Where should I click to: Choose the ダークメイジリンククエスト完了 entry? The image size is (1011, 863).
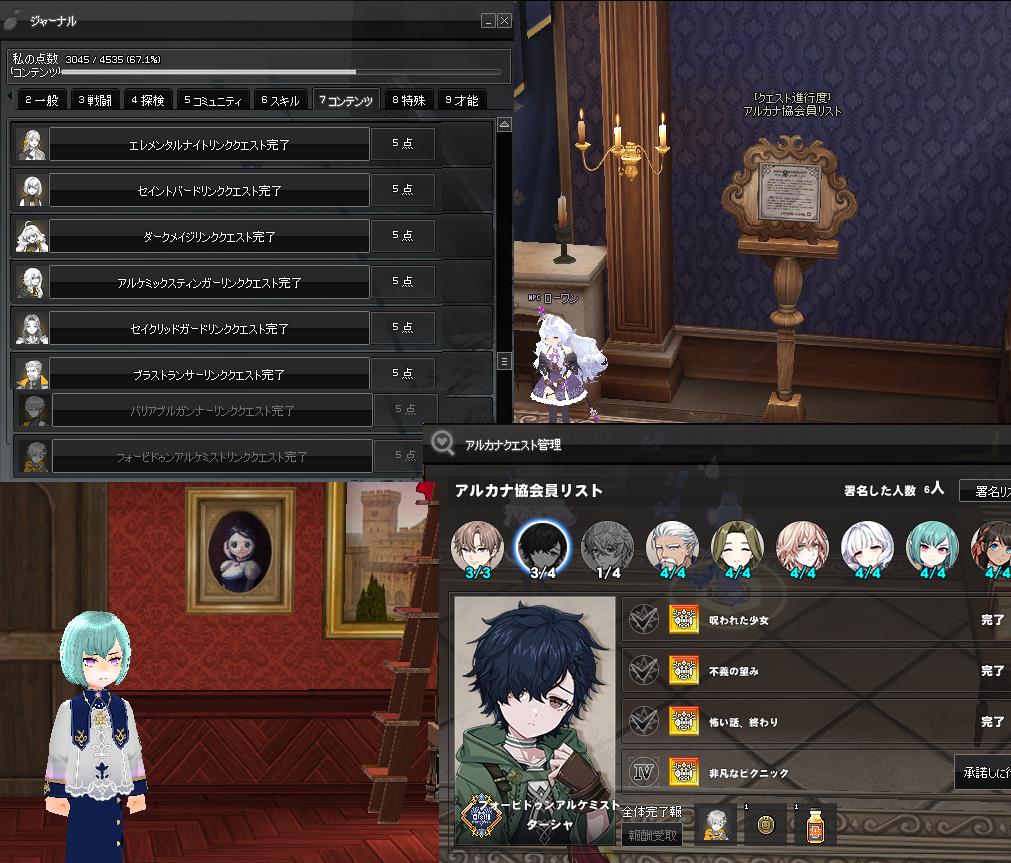[209, 236]
